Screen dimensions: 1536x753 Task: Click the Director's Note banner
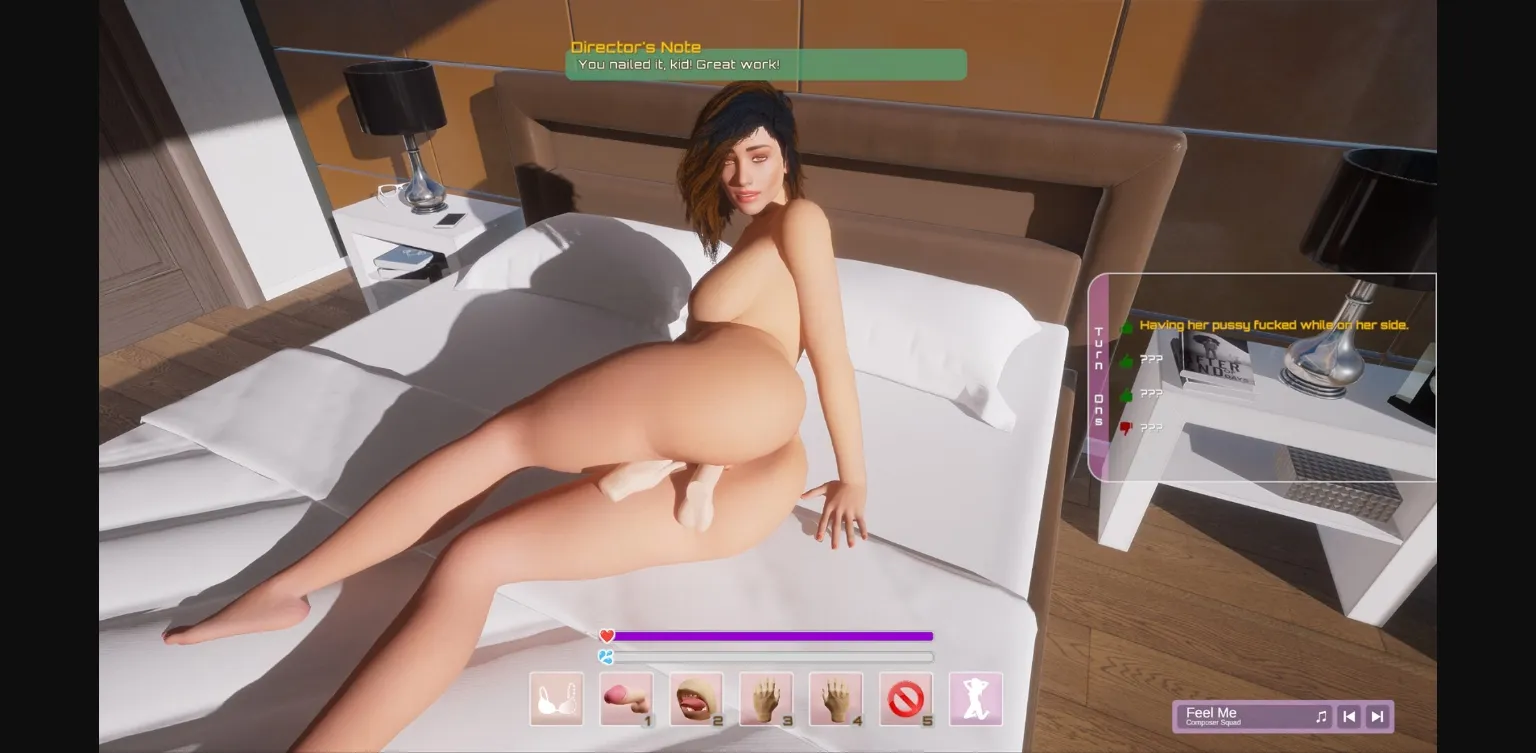pyautogui.click(x=767, y=64)
